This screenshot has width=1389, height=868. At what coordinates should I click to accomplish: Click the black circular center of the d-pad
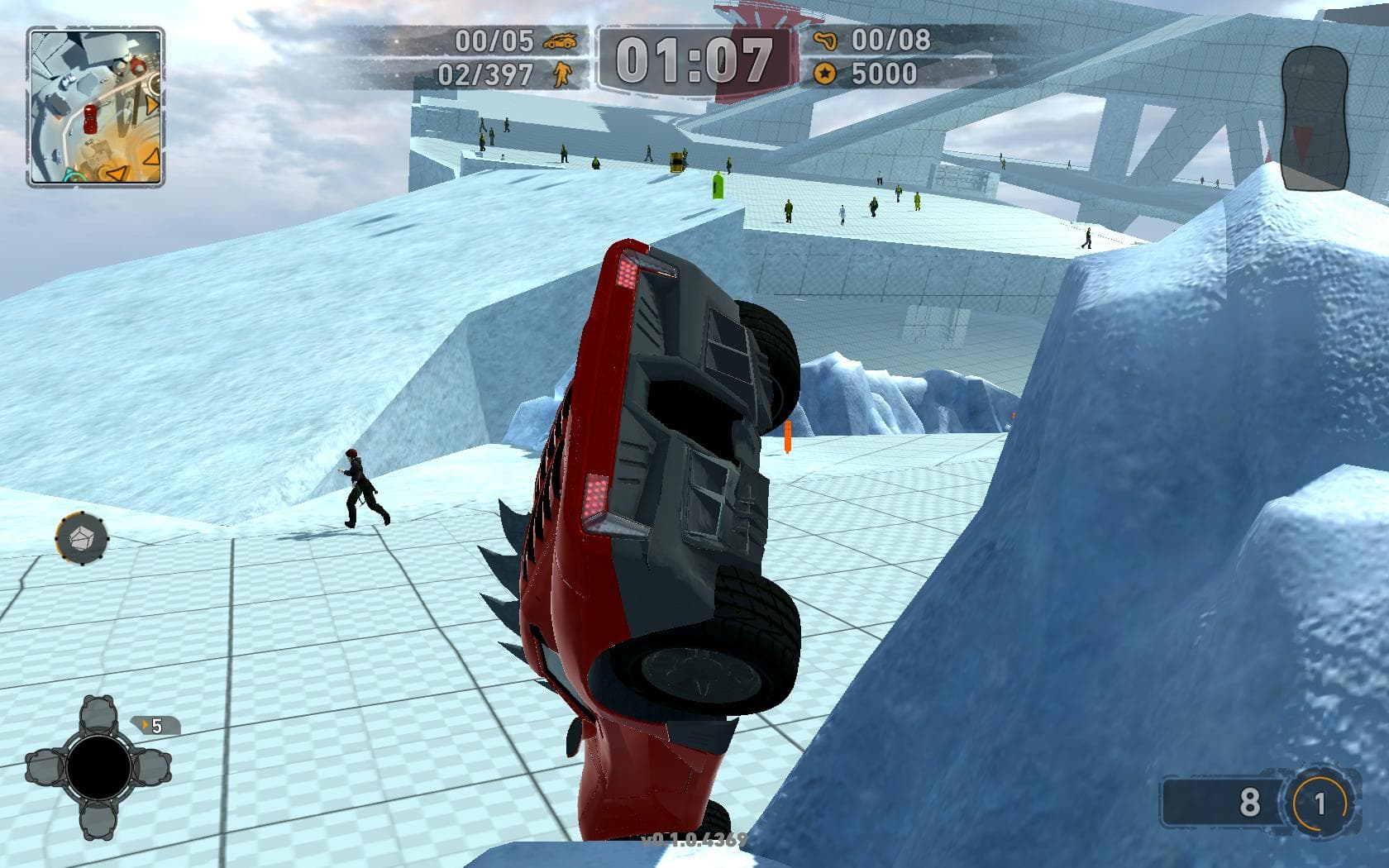click(99, 766)
